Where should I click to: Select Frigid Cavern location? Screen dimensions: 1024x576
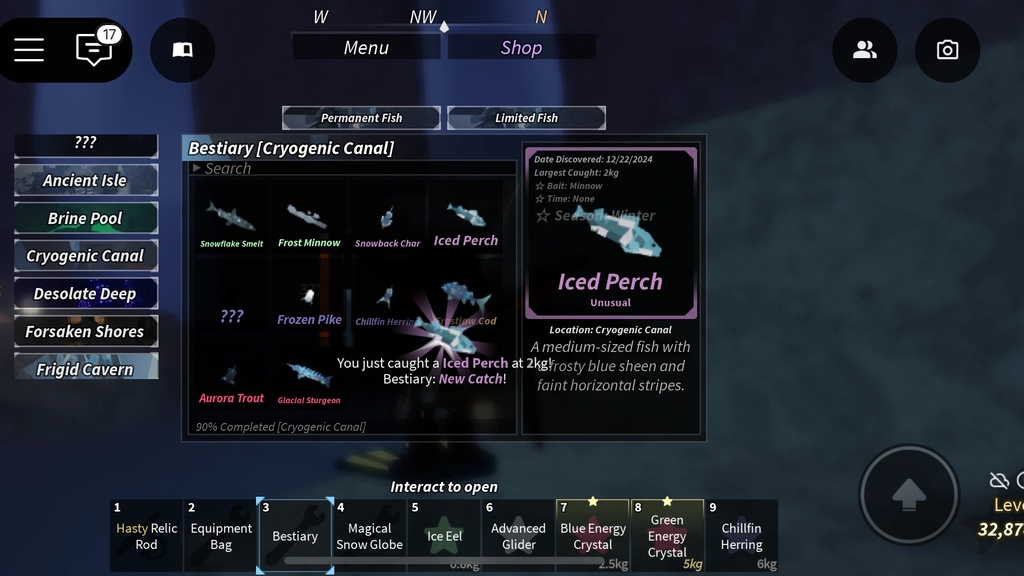(x=86, y=369)
